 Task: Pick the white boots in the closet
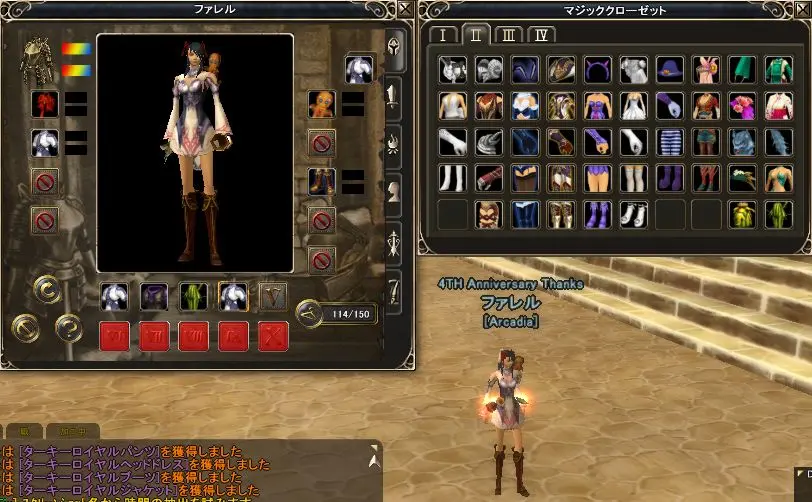coord(633,214)
